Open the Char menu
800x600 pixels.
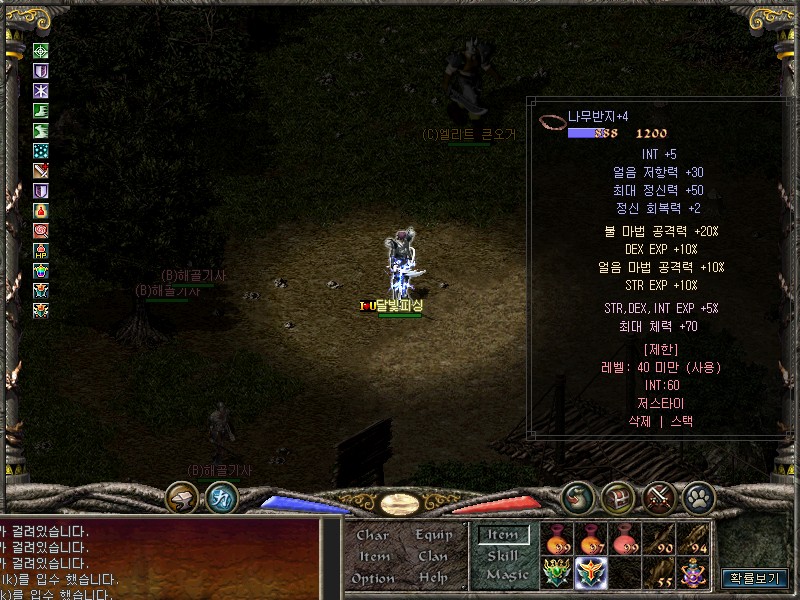[x=373, y=535]
